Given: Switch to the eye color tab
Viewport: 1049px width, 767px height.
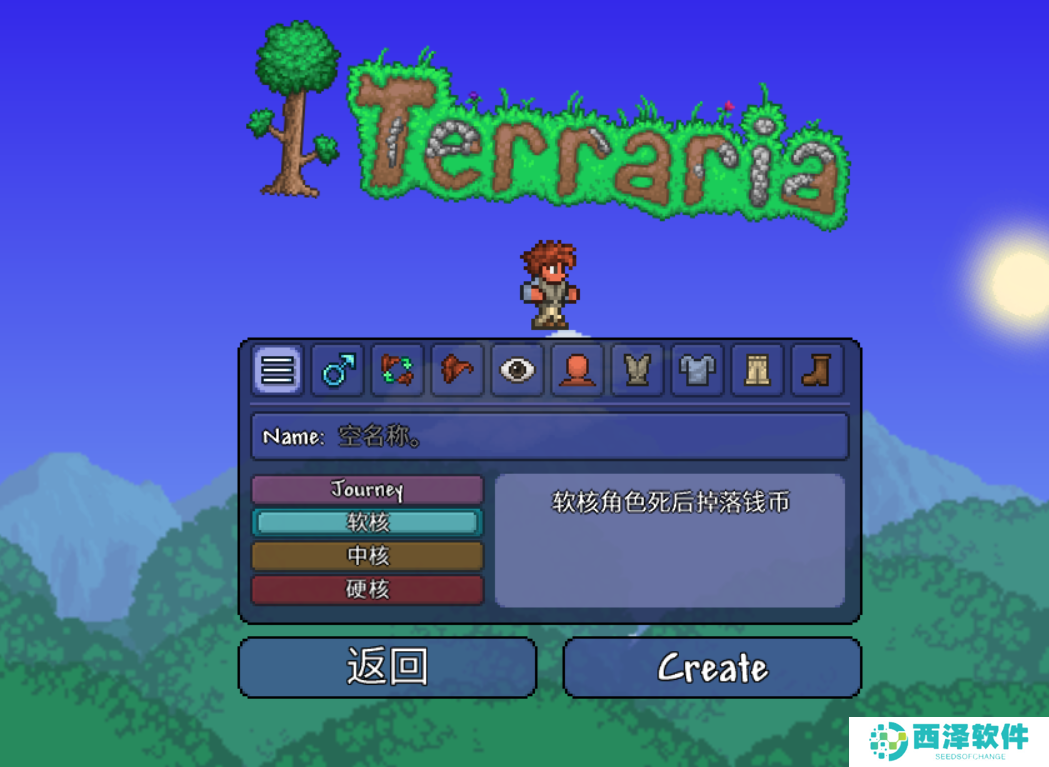Looking at the screenshot, I should [517, 371].
